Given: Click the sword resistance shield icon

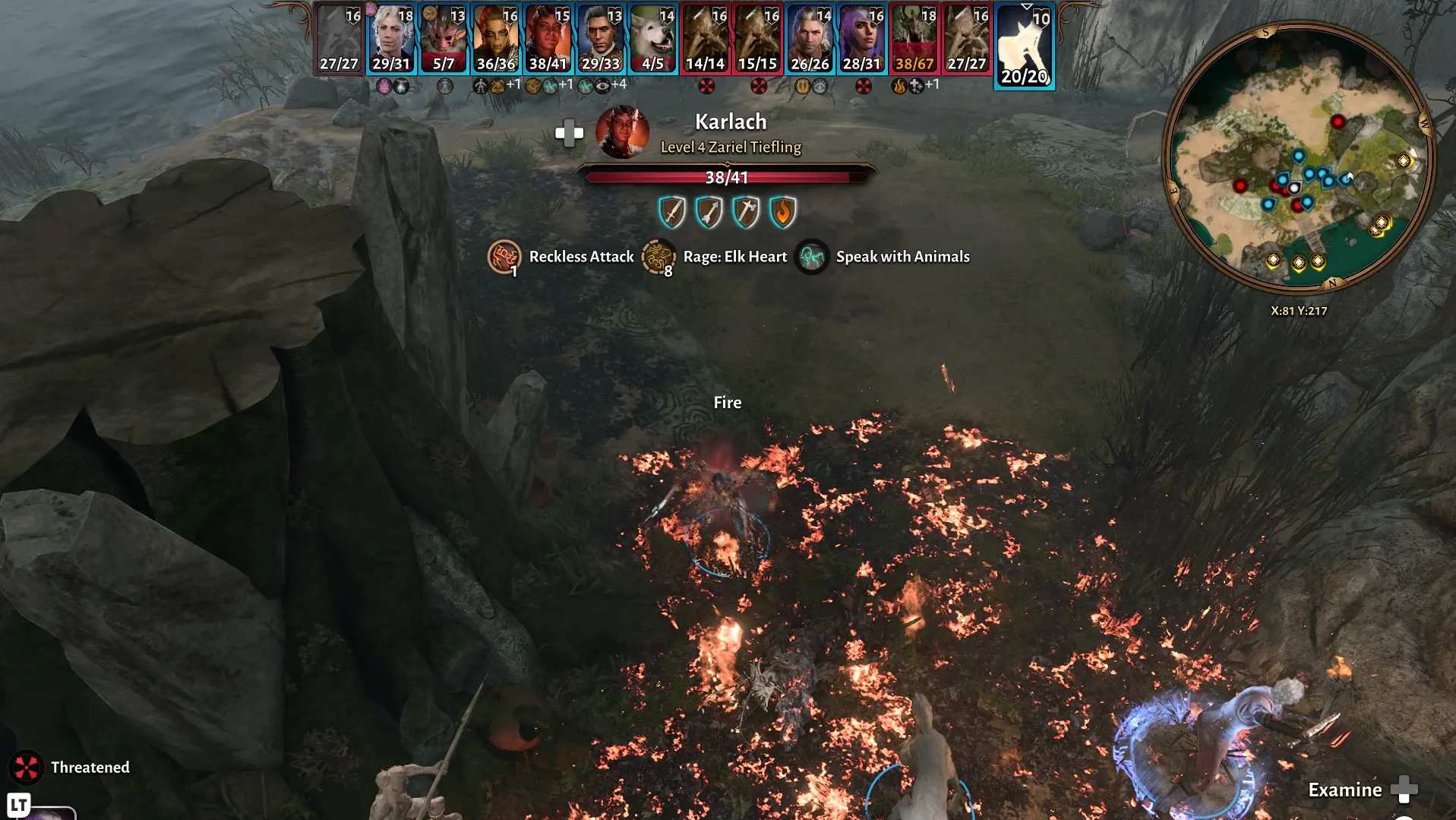Looking at the screenshot, I should [x=672, y=212].
